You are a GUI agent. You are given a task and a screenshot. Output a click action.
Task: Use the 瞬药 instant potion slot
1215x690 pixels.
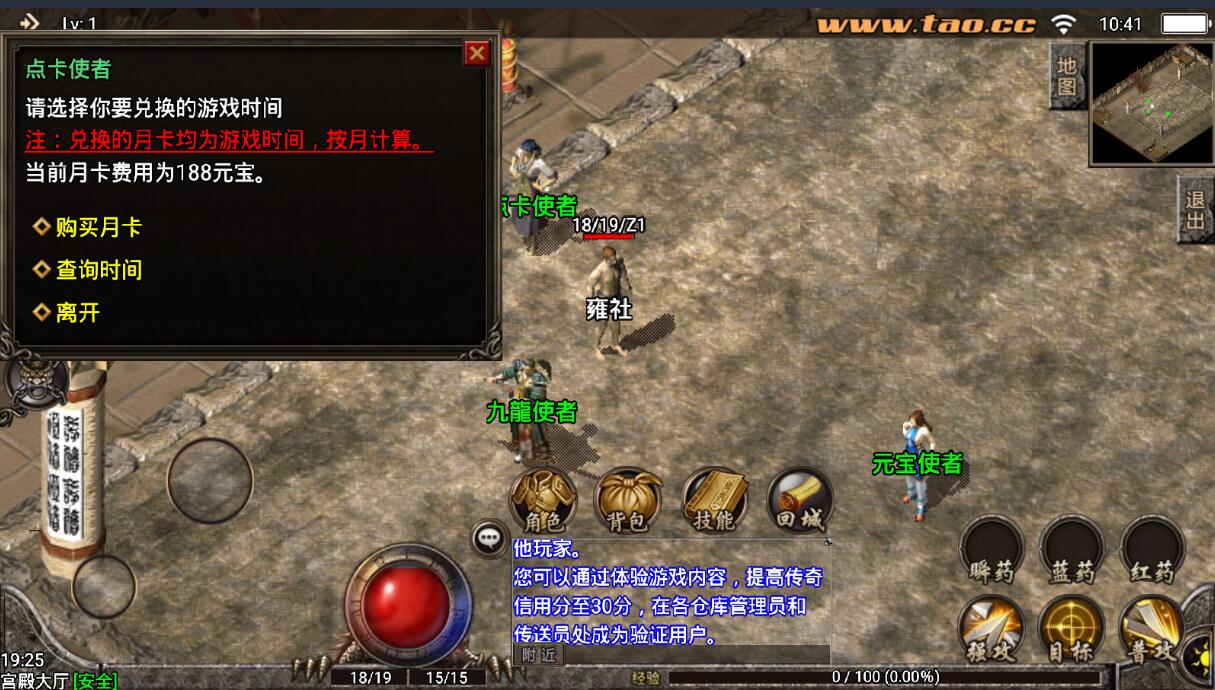[991, 550]
